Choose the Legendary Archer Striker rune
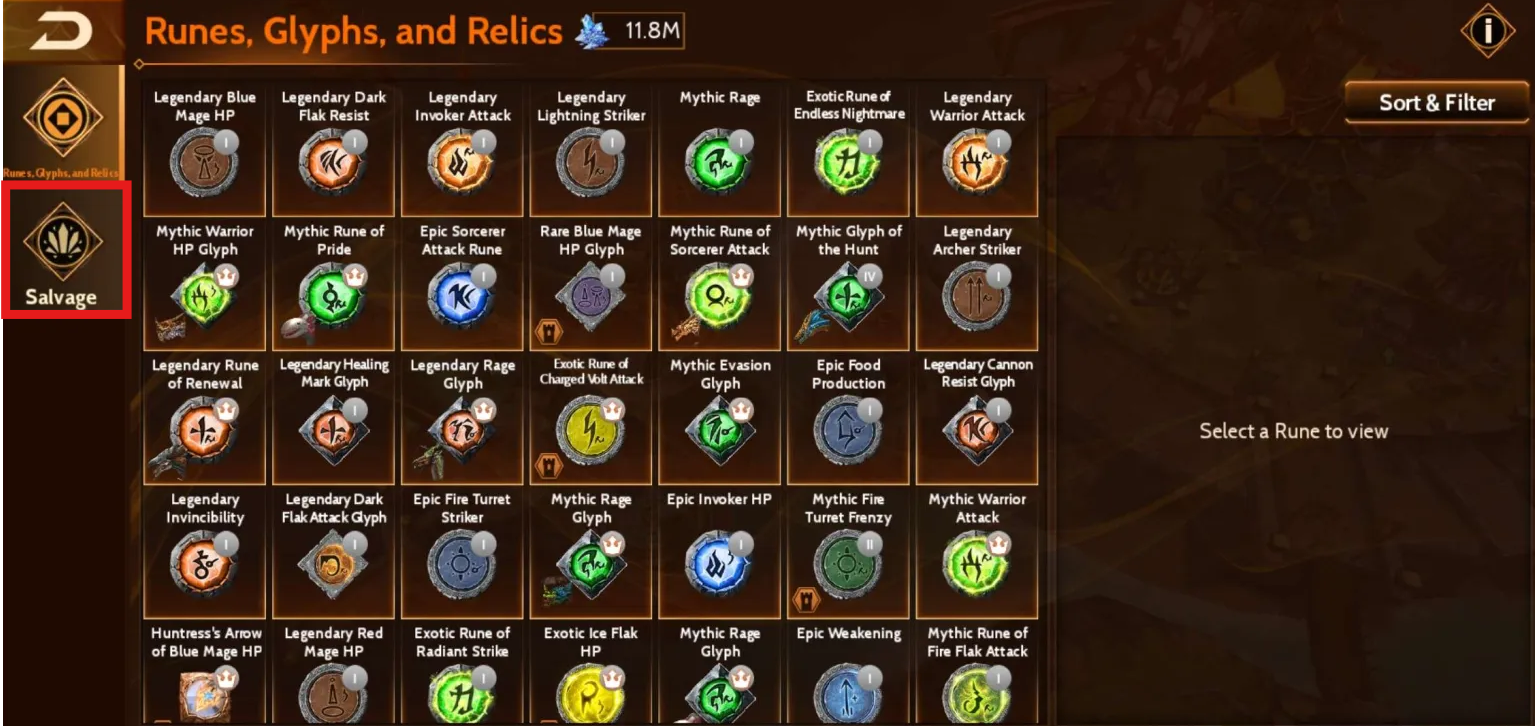This screenshot has height=726, width=1535. point(977,295)
